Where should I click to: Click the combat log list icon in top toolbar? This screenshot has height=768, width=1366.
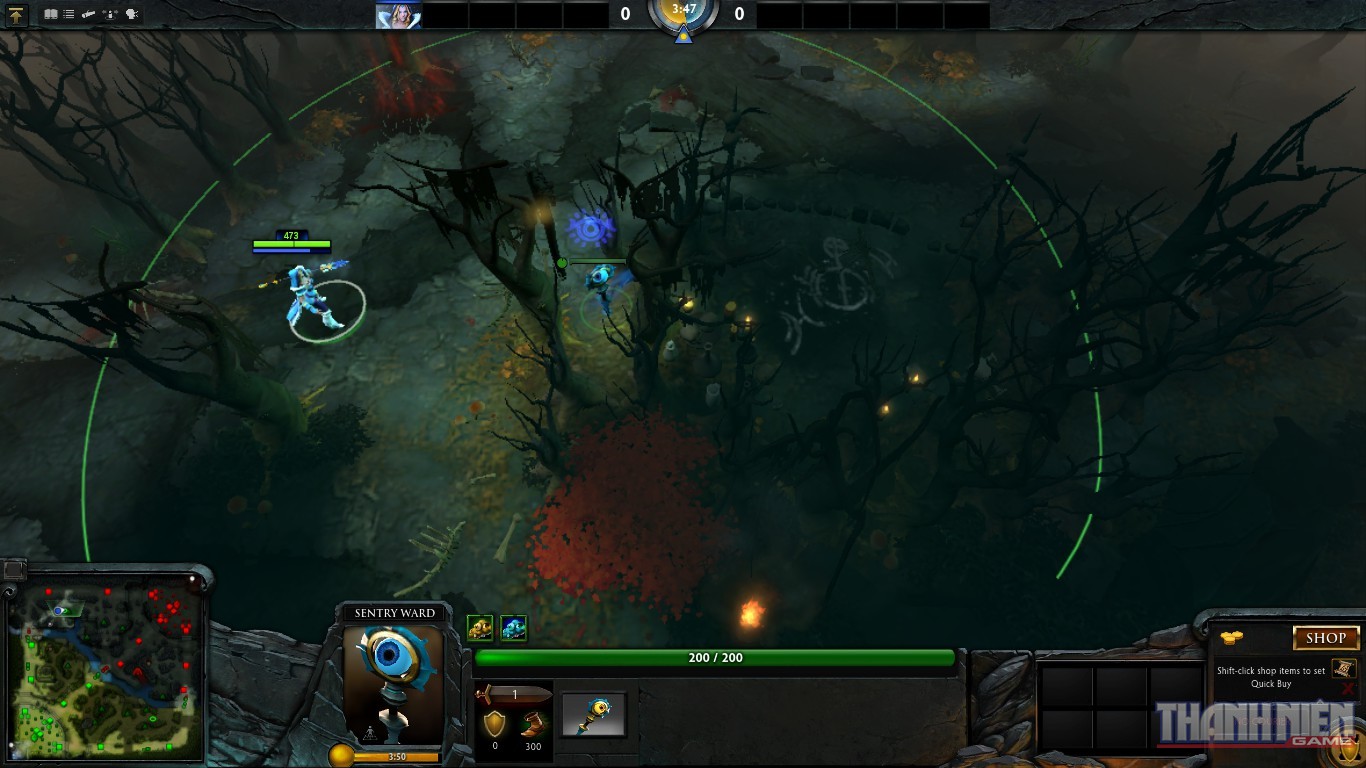coord(68,14)
